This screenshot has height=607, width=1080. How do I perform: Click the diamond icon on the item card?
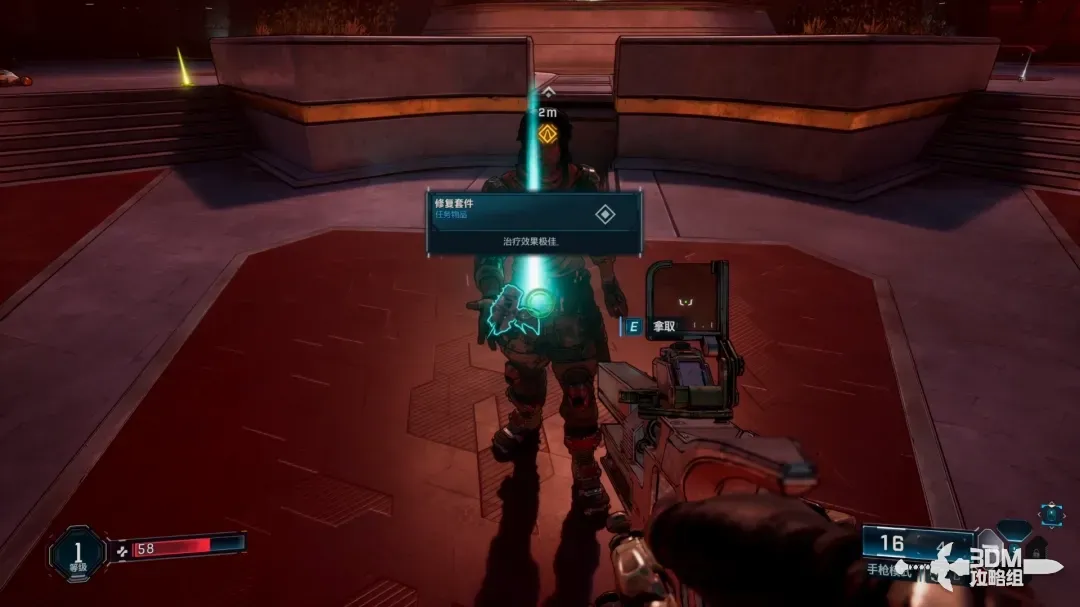click(605, 214)
